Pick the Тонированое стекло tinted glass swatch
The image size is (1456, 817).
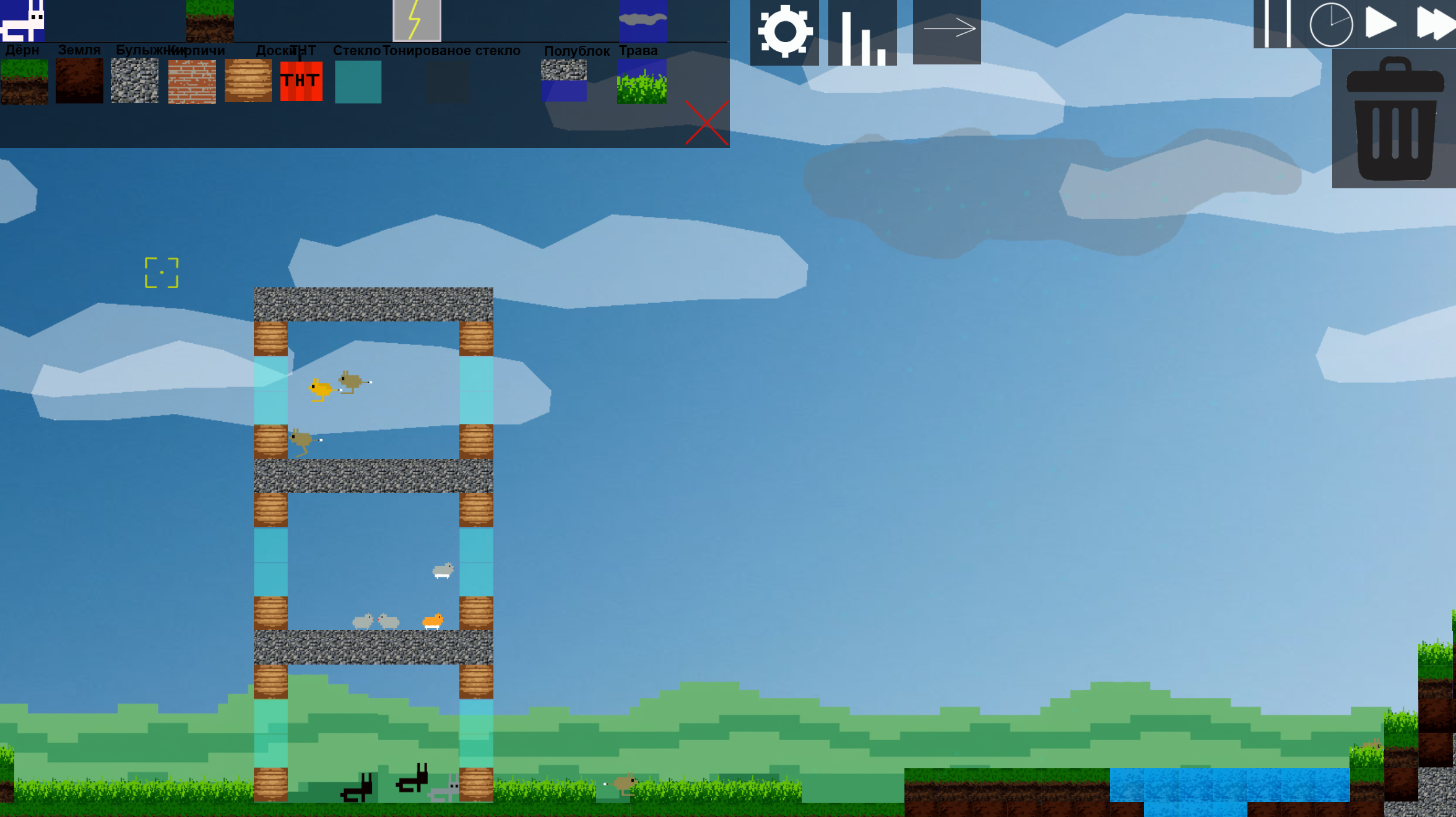click(448, 81)
